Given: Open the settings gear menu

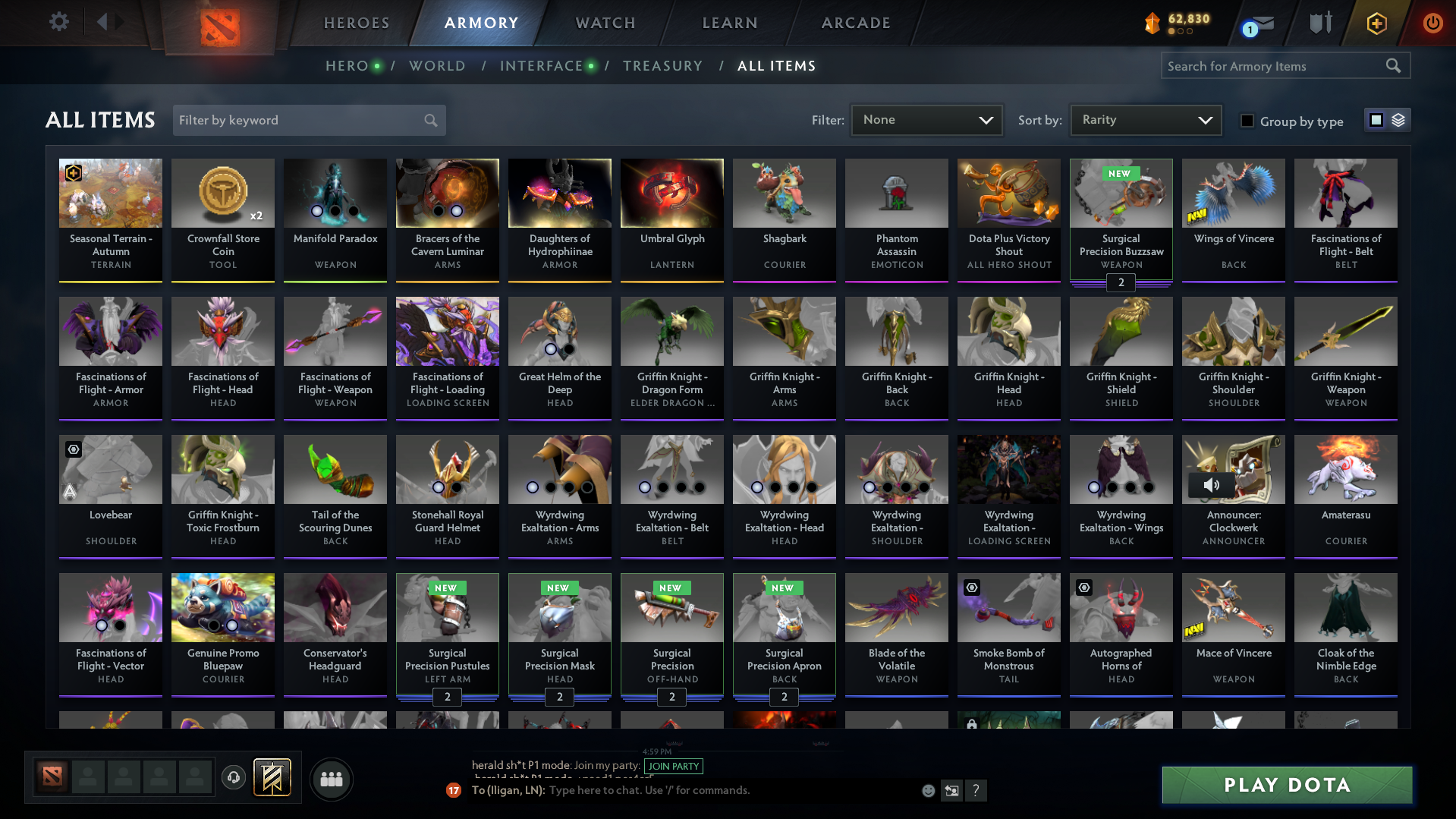Looking at the screenshot, I should pos(59,22).
